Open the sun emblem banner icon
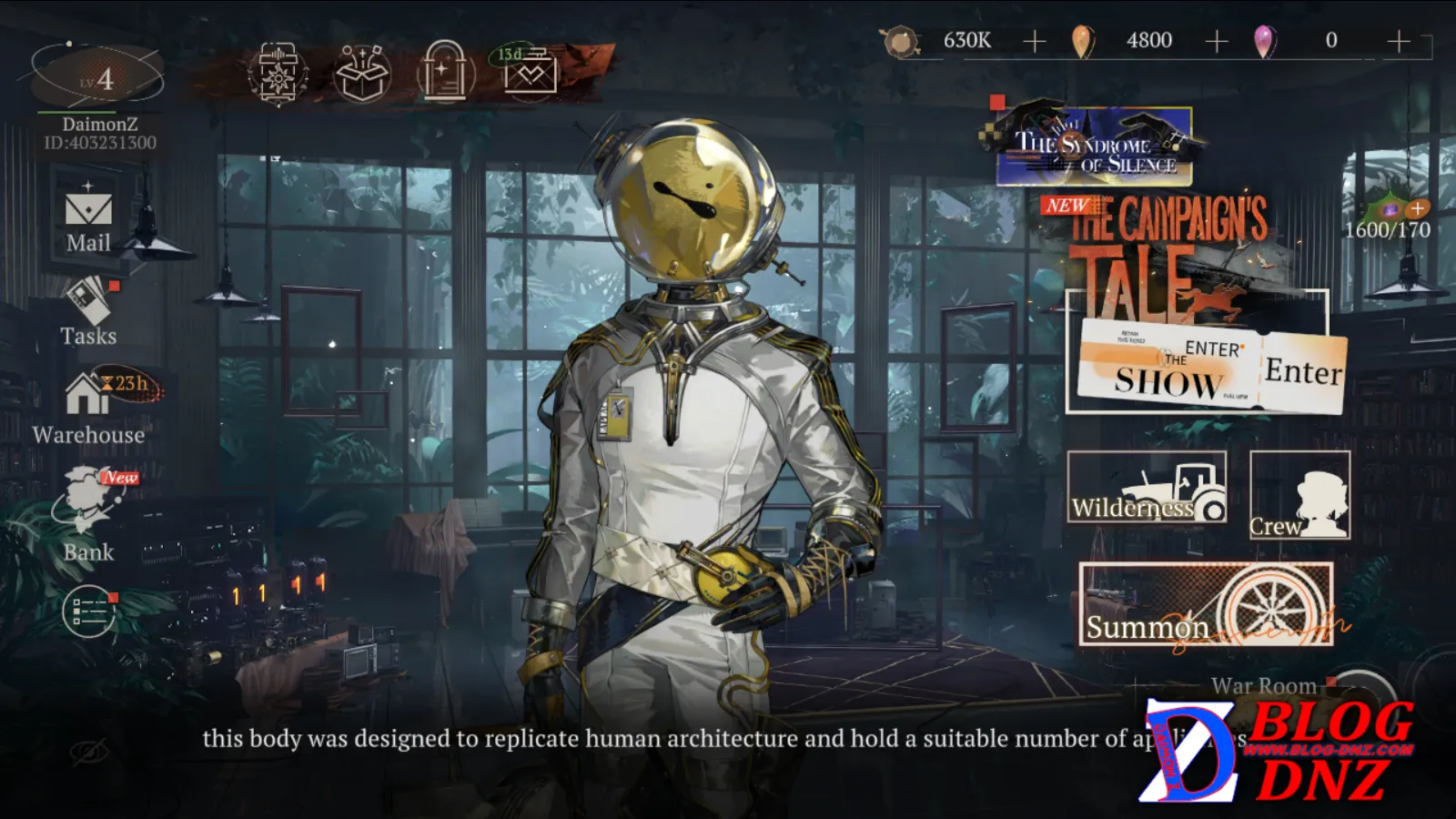The width and height of the screenshot is (1456, 819). 277,73
